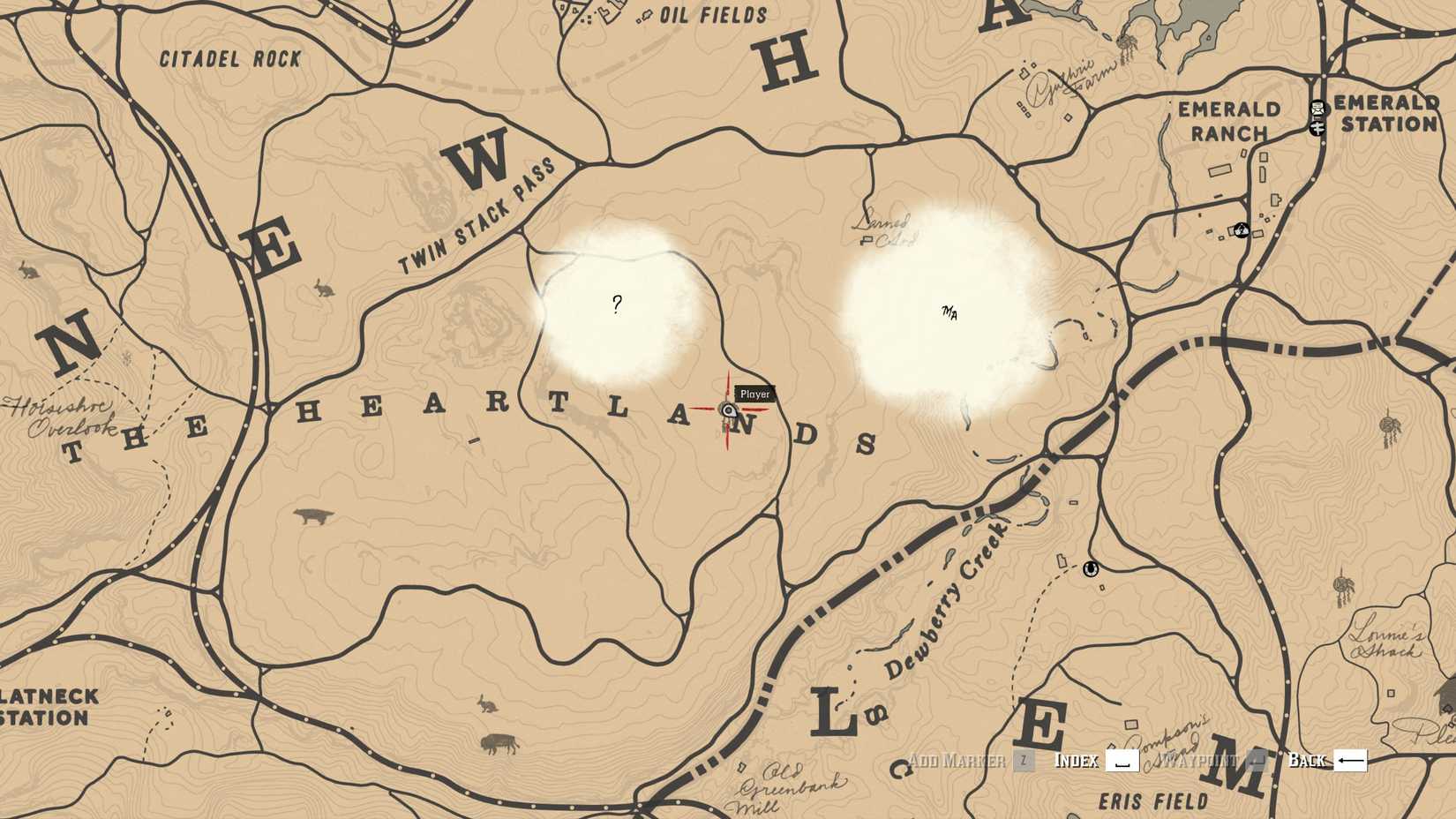Click the train station signpost icon near Emerald Station
Screen dimensions: 1456x819
pyautogui.click(x=1317, y=129)
